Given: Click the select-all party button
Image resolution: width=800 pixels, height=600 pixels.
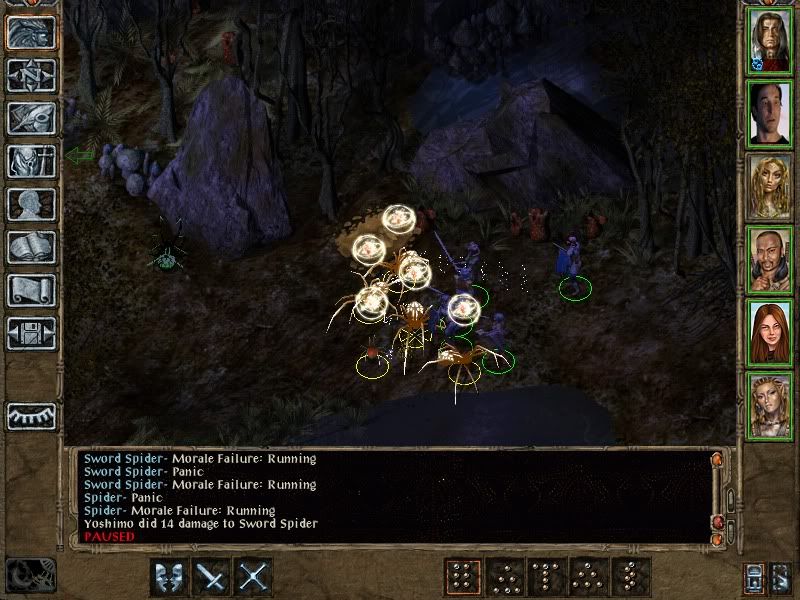Looking at the screenshot, I should (x=755, y=577).
